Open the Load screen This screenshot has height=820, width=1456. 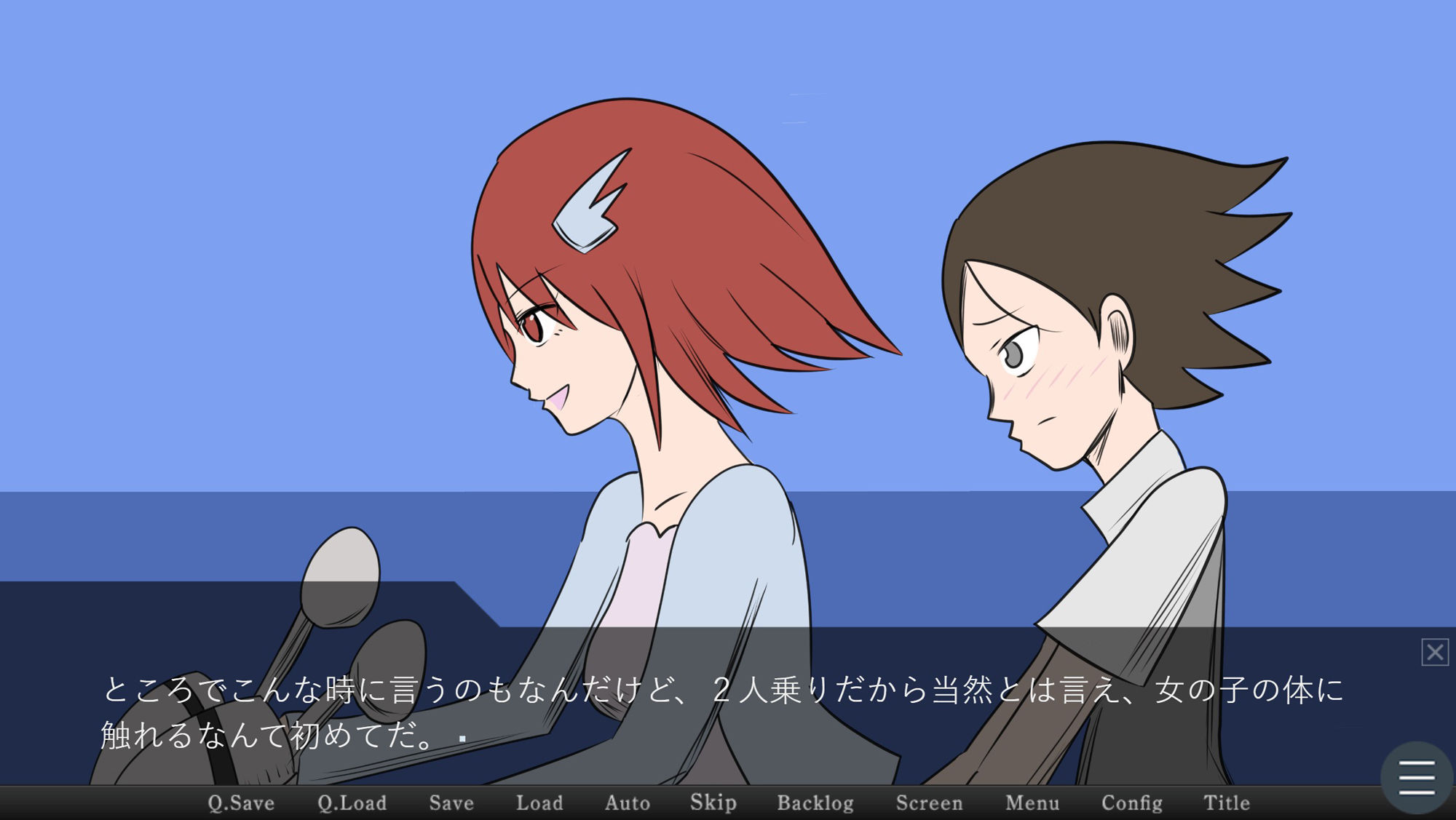pos(539,803)
